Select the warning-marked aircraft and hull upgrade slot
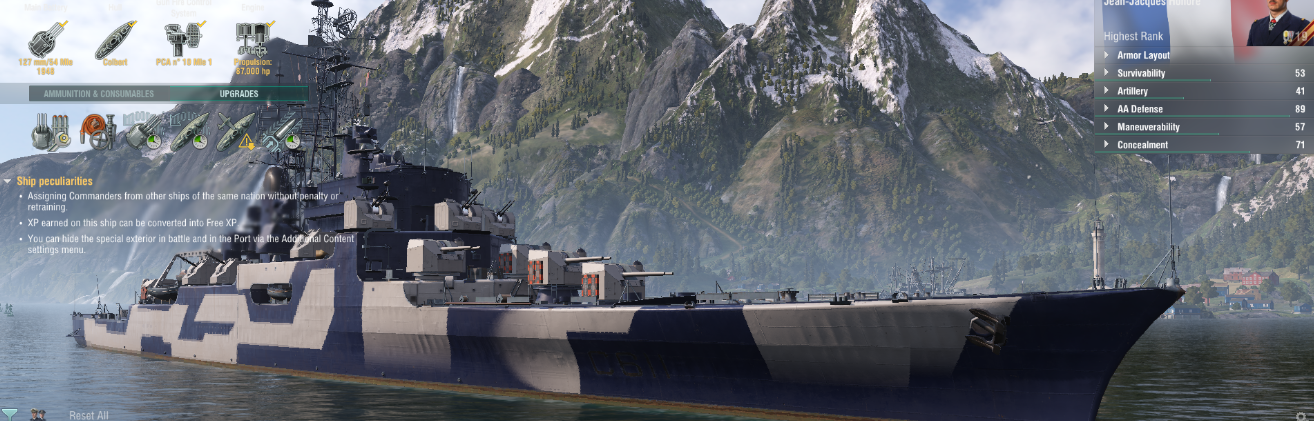The width and height of the screenshot is (1314, 421). [x=236, y=133]
